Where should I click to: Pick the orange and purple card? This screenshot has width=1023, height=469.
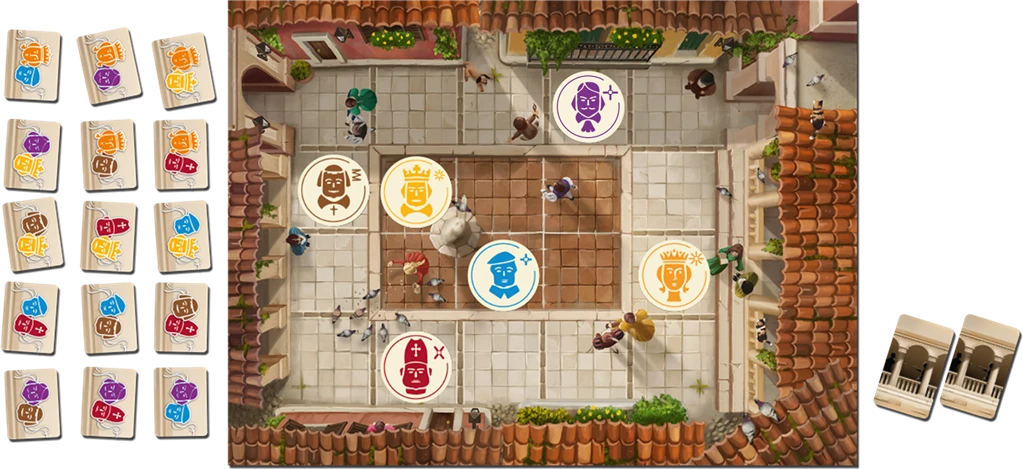tap(108, 63)
